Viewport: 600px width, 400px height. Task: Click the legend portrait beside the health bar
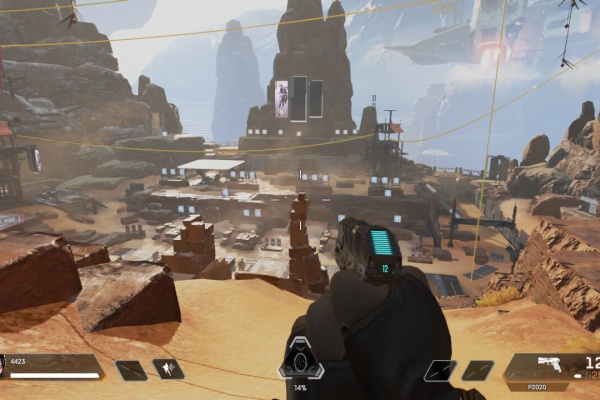click(3, 366)
